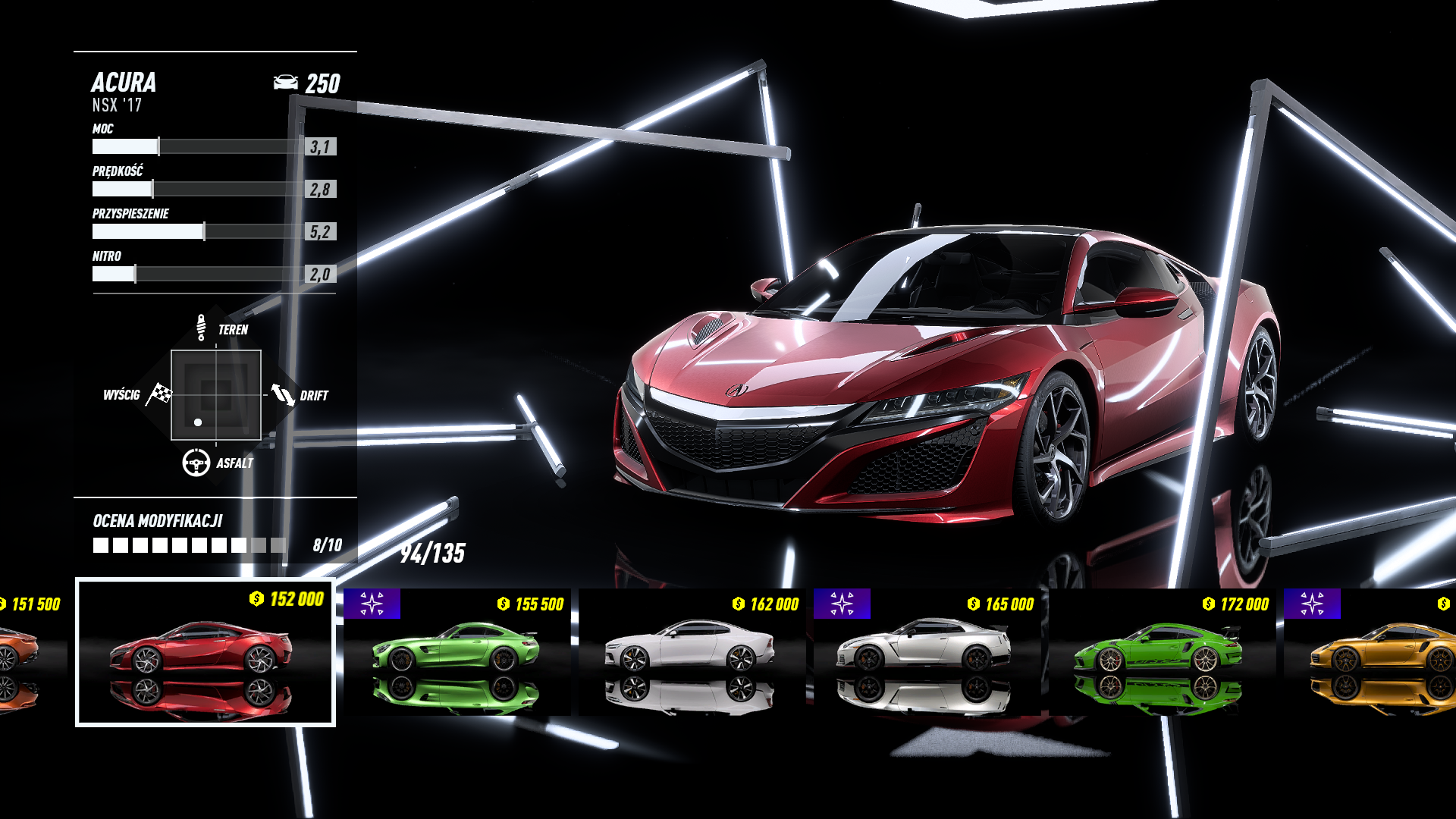The height and width of the screenshot is (819, 1456).
Task: Select the red Acura NSX car tile
Action: tap(205, 652)
